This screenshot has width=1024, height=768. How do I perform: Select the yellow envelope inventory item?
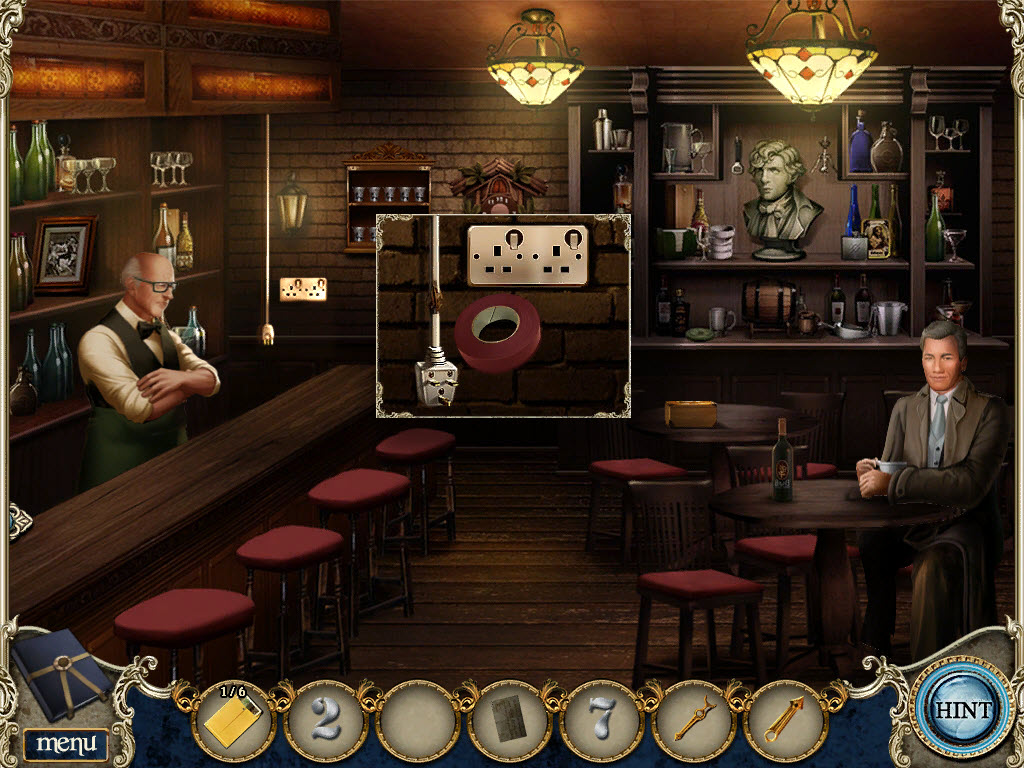click(x=231, y=720)
